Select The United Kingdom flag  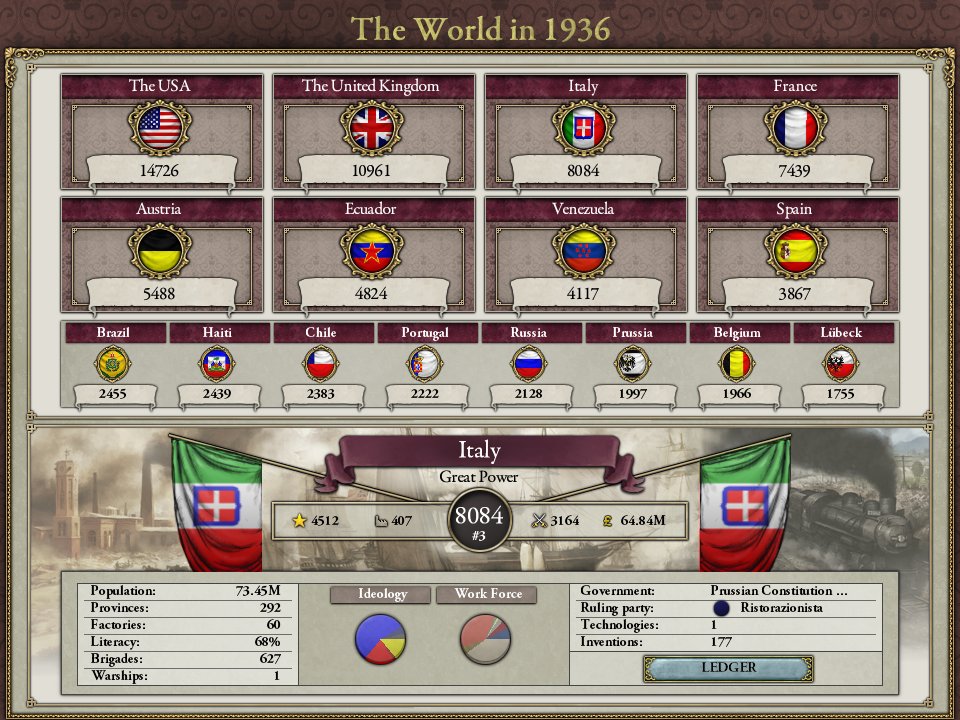pos(372,128)
